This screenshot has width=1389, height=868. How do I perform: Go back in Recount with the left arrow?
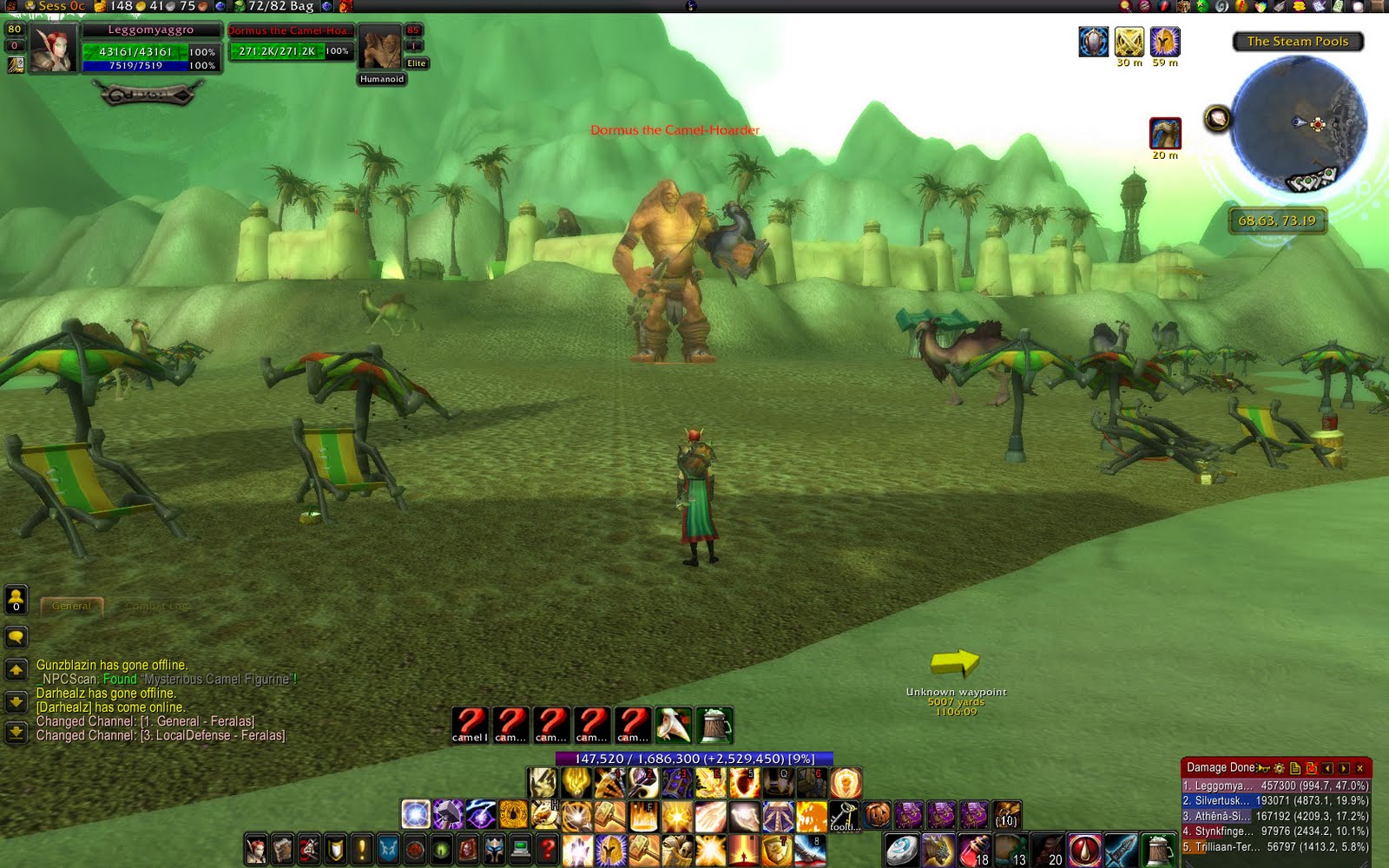[1329, 767]
